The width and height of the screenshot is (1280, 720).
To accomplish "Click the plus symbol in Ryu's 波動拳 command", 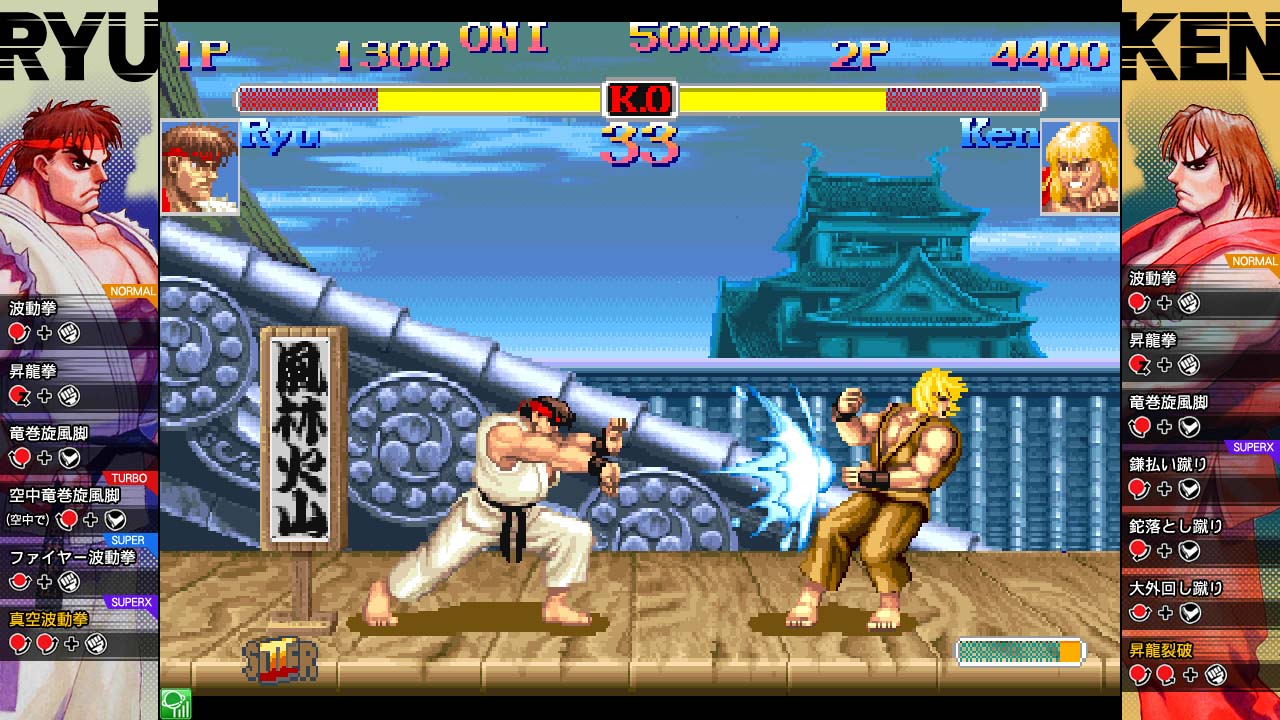I will [46, 331].
